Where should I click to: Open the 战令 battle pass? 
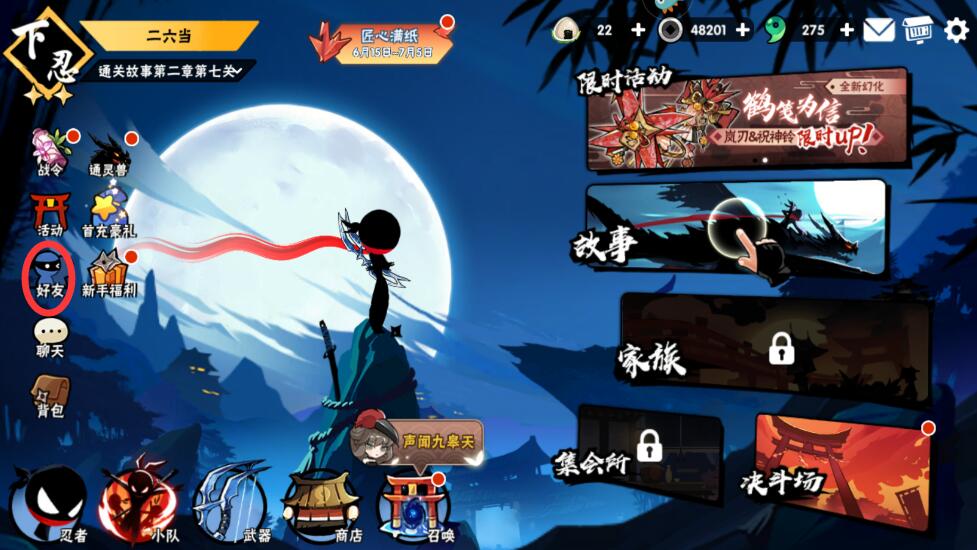click(x=49, y=152)
